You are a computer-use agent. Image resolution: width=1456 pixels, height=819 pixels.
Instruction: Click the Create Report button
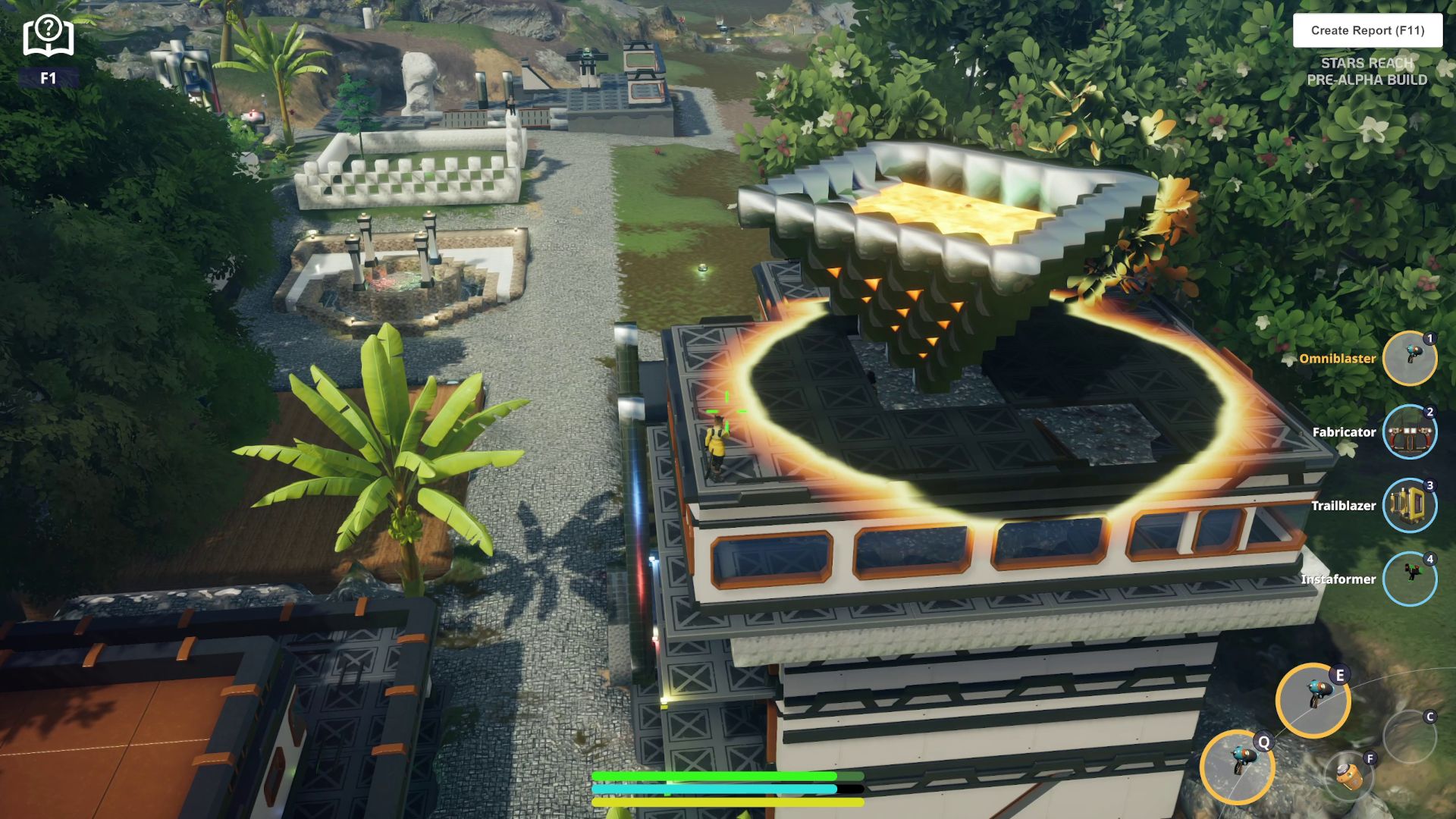coord(1367,30)
